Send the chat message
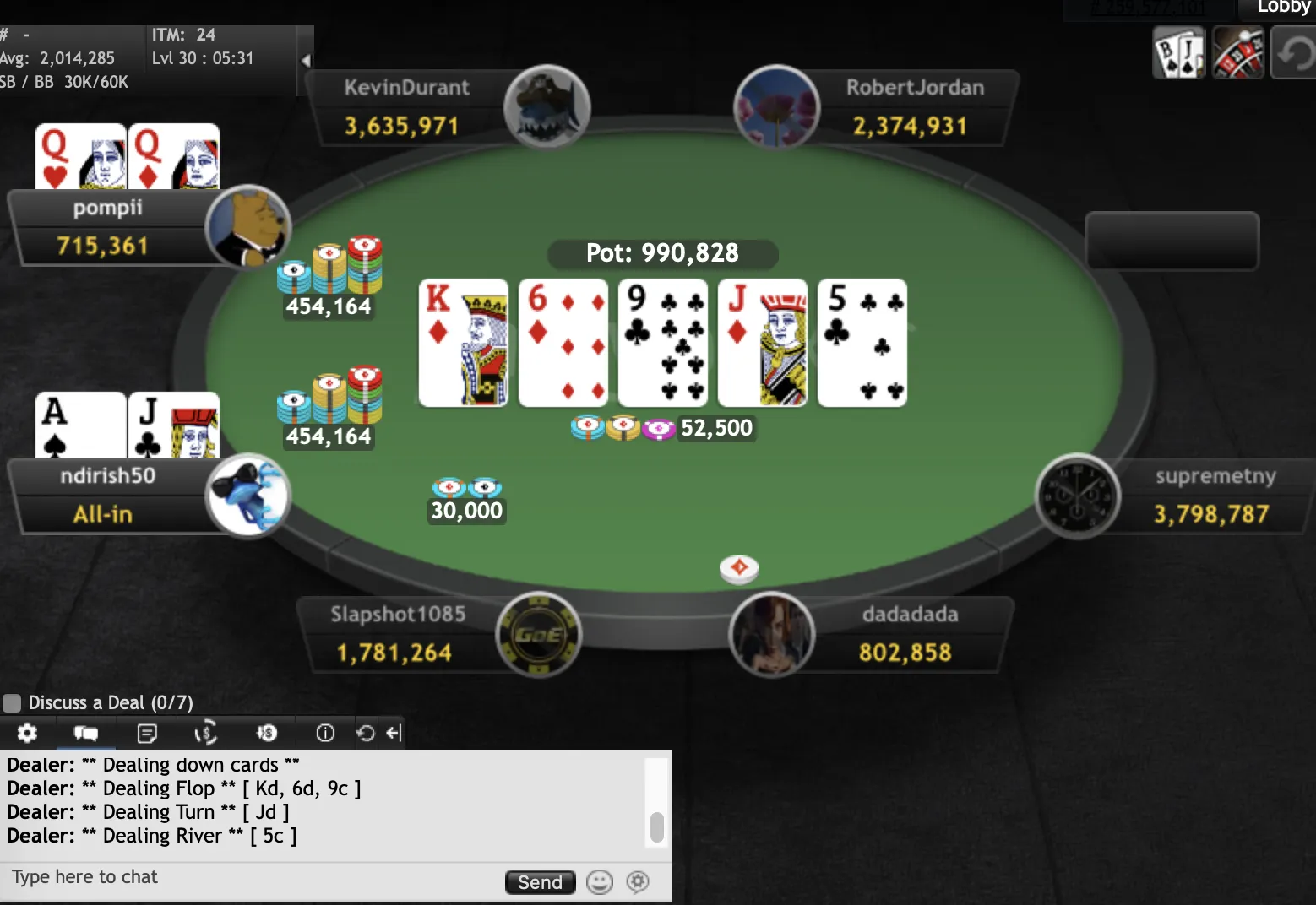 point(540,882)
